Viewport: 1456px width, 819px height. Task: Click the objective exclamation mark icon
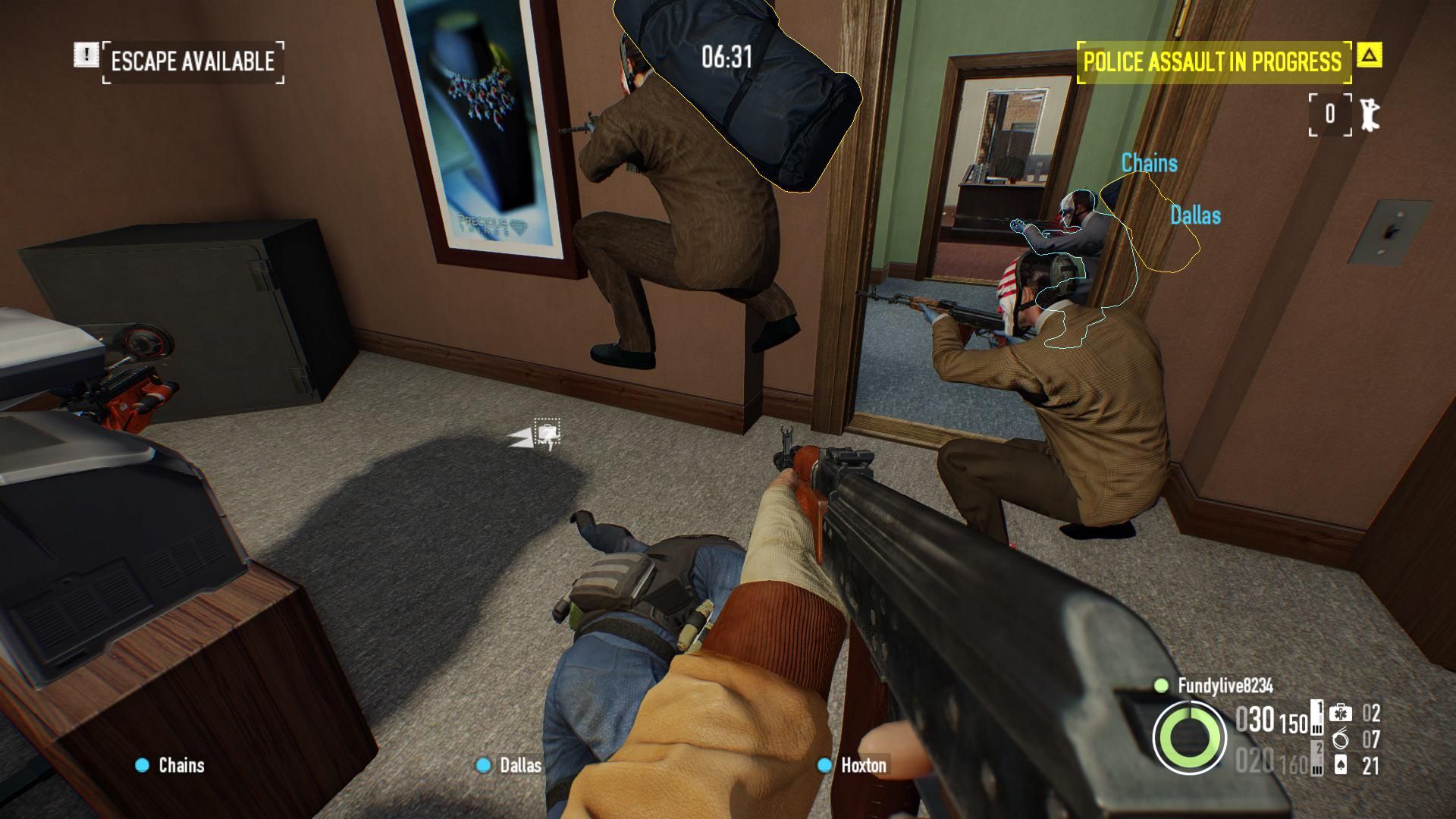coord(86,55)
